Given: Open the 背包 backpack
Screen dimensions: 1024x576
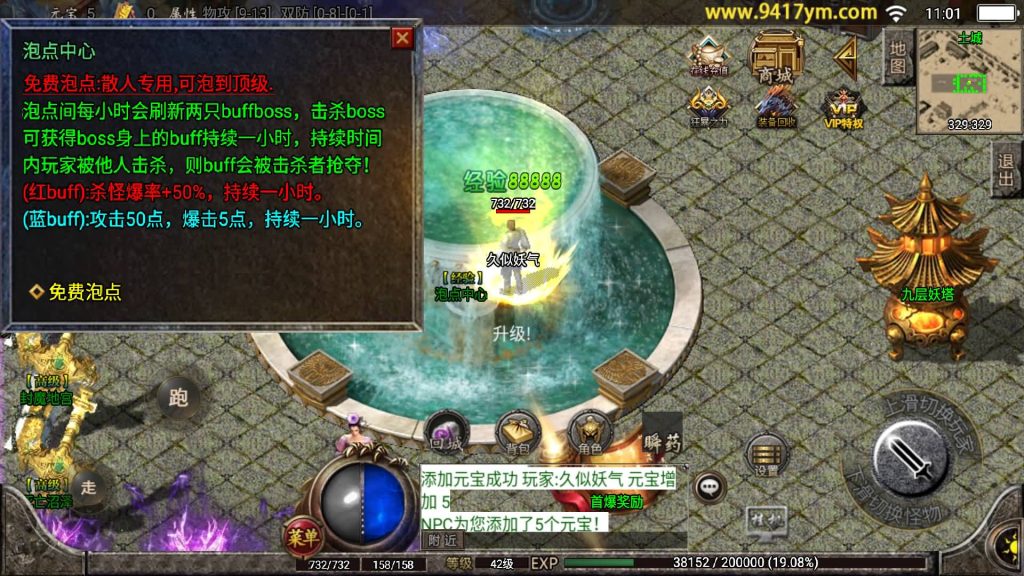Looking at the screenshot, I should click(517, 431).
